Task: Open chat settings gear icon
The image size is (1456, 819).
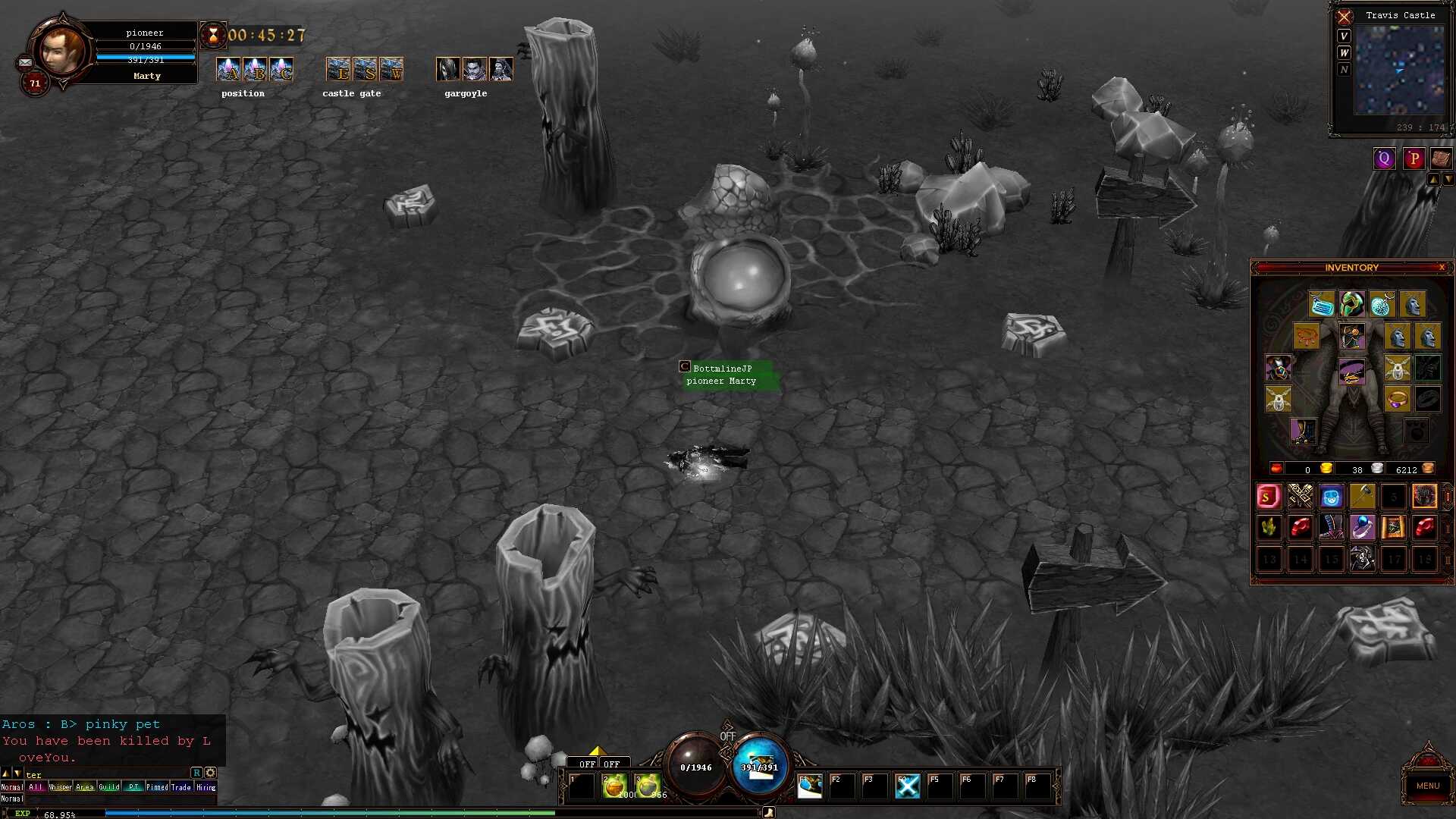Action: point(211,773)
